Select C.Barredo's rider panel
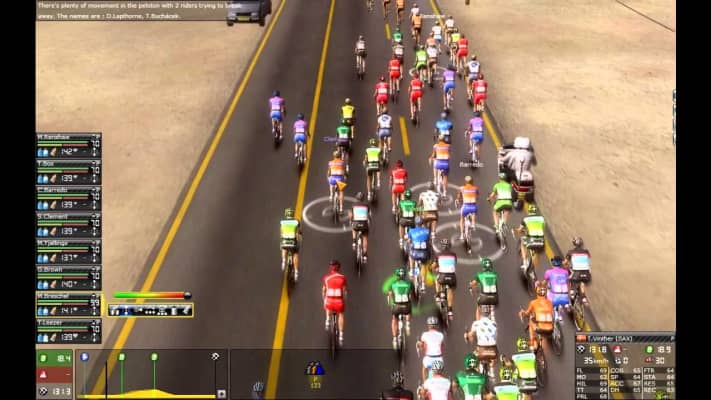The height and width of the screenshot is (400, 711). tap(68, 198)
